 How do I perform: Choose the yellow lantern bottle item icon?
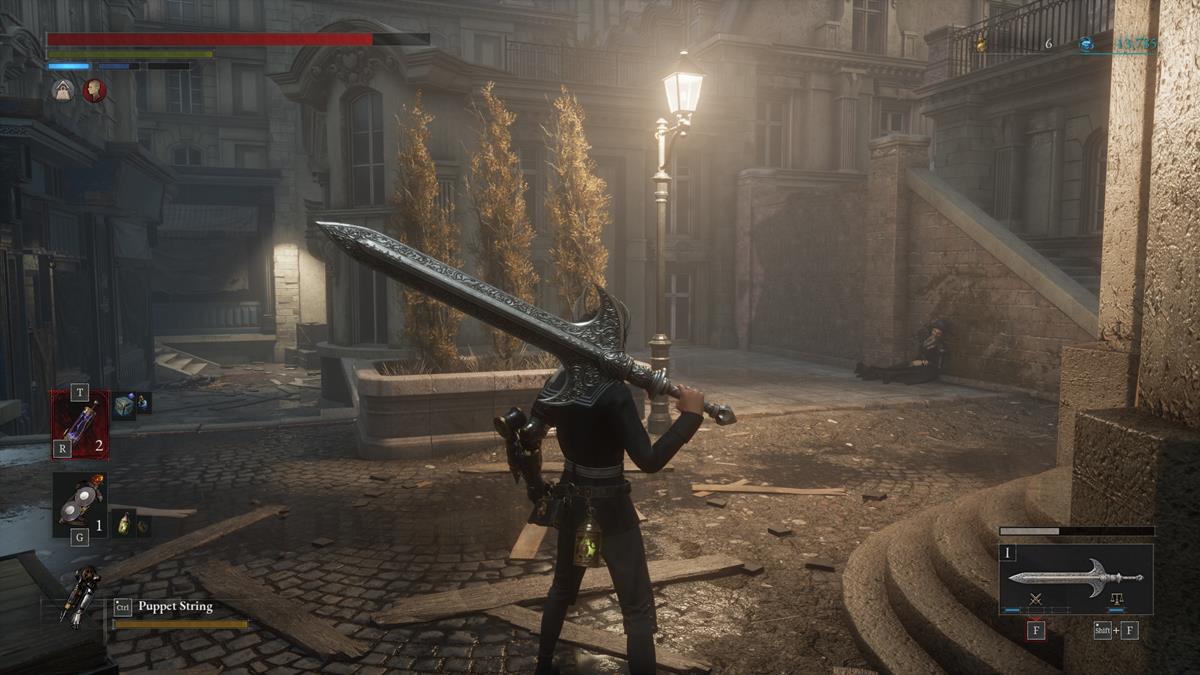pyautogui.click(x=124, y=522)
